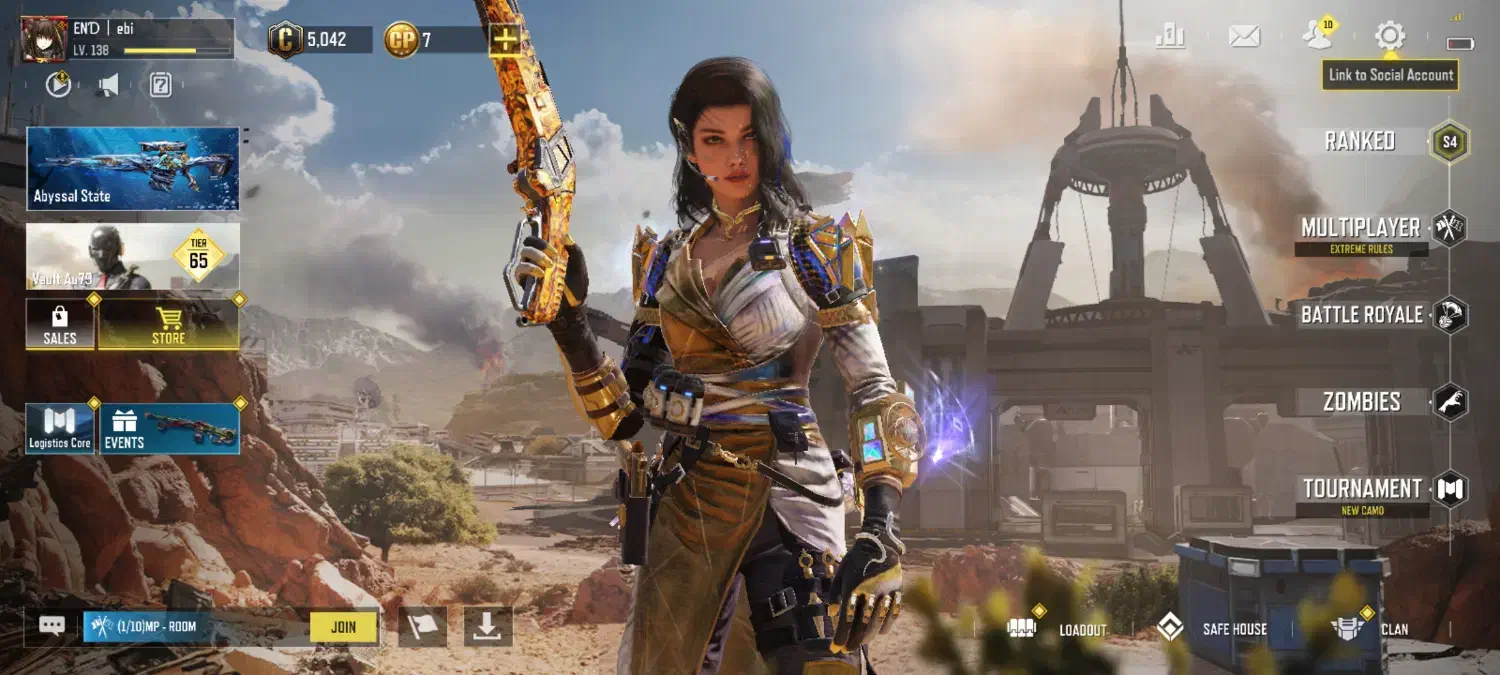Image resolution: width=1500 pixels, height=675 pixels.
Task: Check the mail envelope icon
Action: click(1243, 37)
